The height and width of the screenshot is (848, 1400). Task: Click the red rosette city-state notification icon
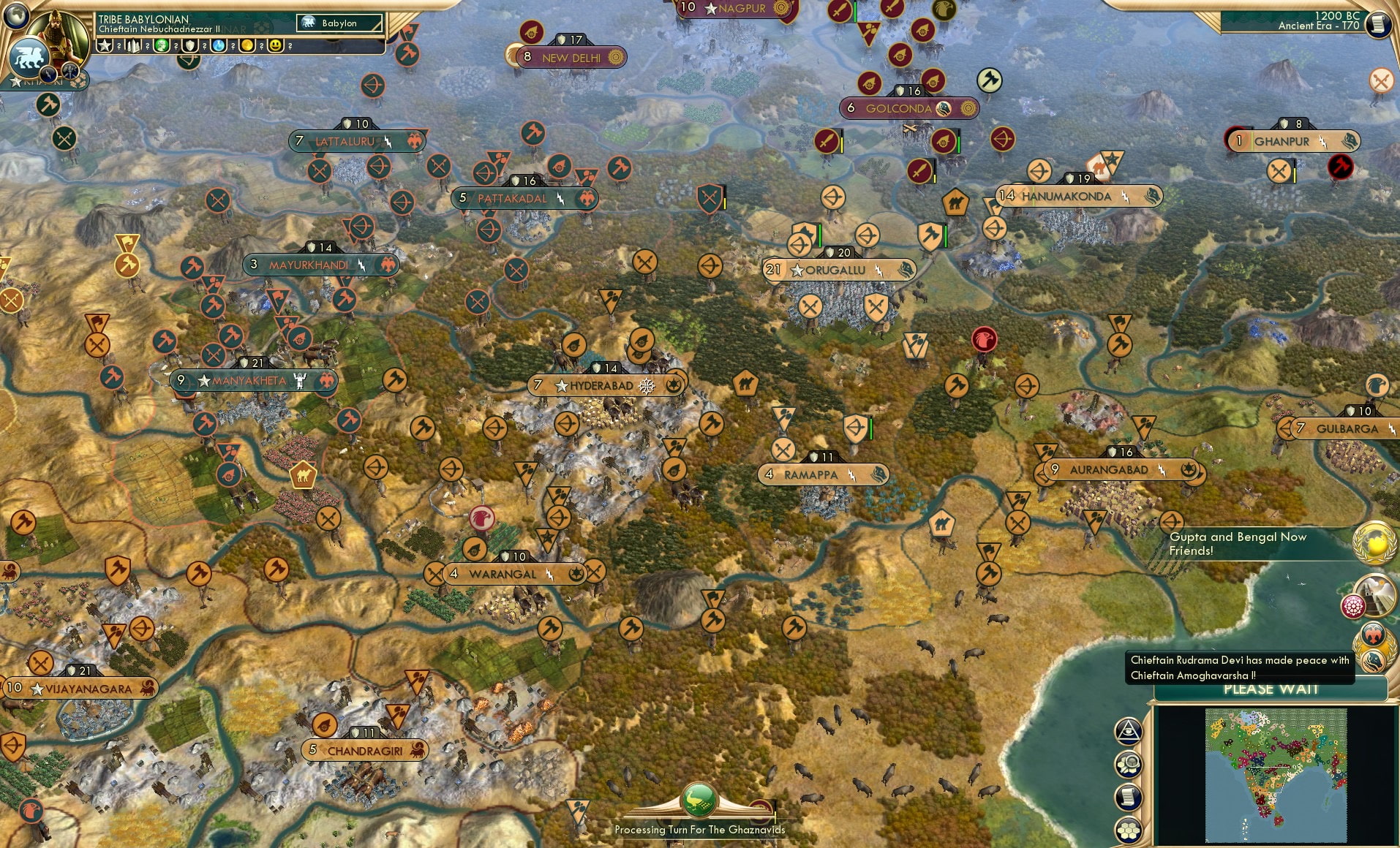pos(1354,605)
